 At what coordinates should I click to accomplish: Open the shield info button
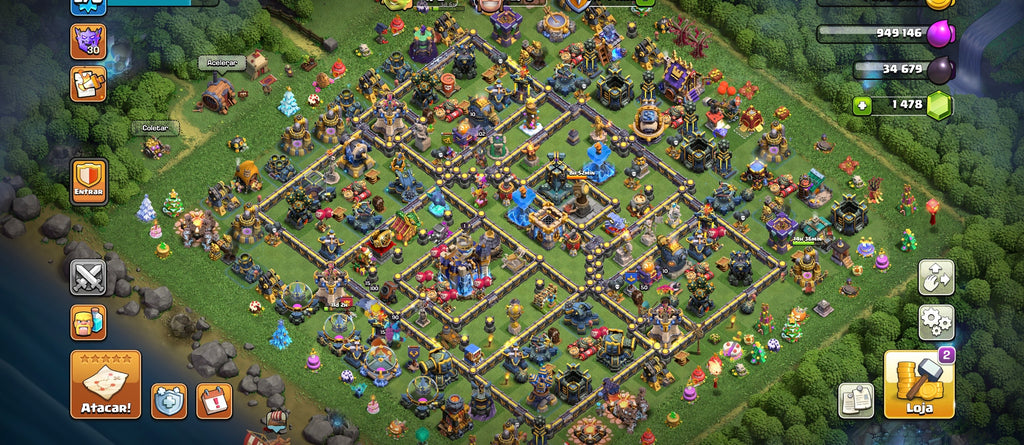coord(168,400)
